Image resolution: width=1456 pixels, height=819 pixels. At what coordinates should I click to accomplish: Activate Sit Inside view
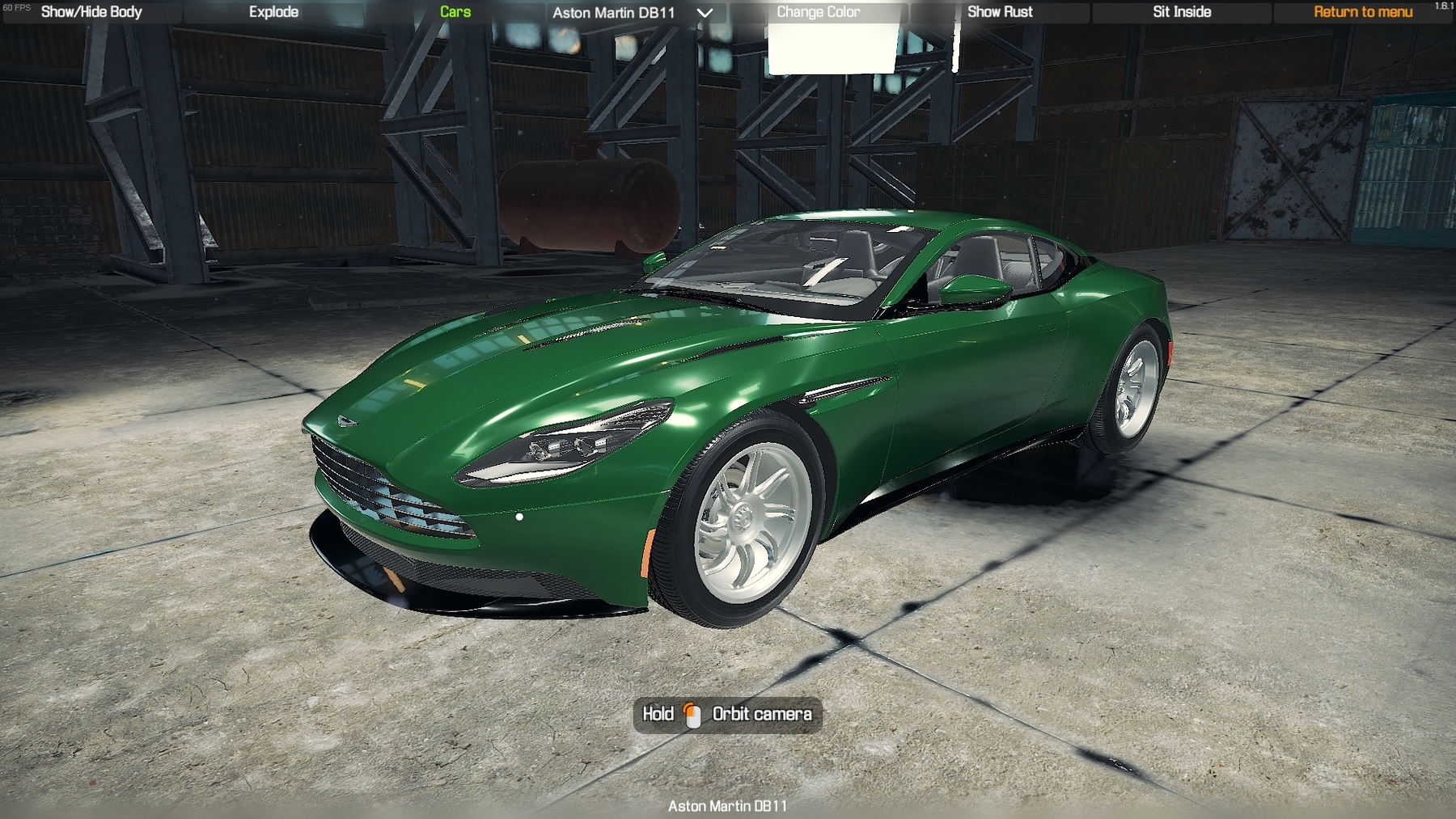1182,12
